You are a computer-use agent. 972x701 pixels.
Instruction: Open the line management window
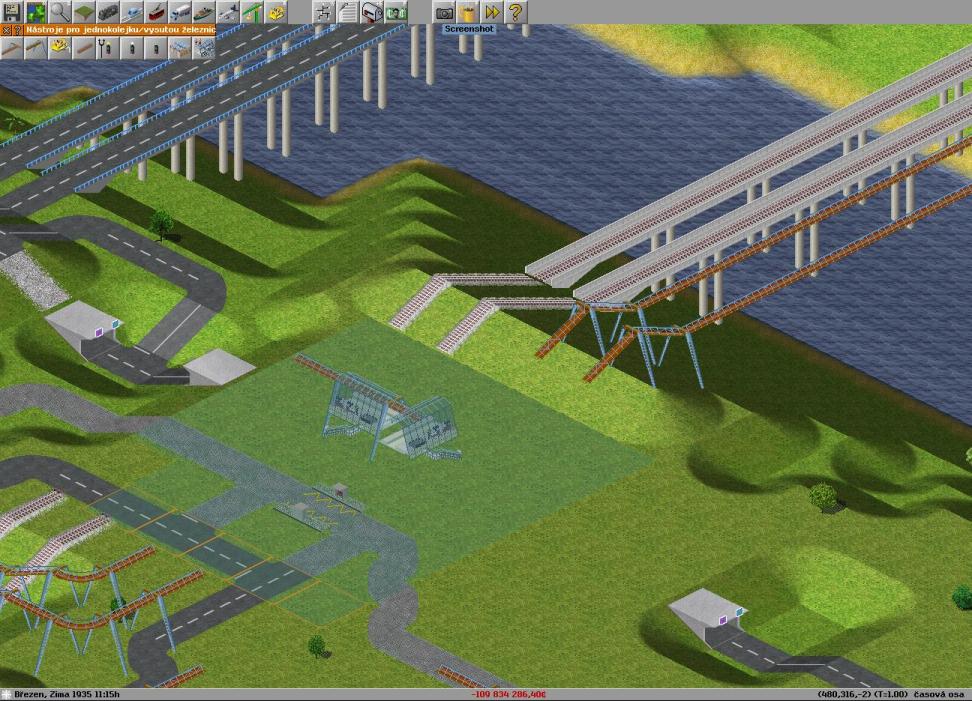coord(324,12)
